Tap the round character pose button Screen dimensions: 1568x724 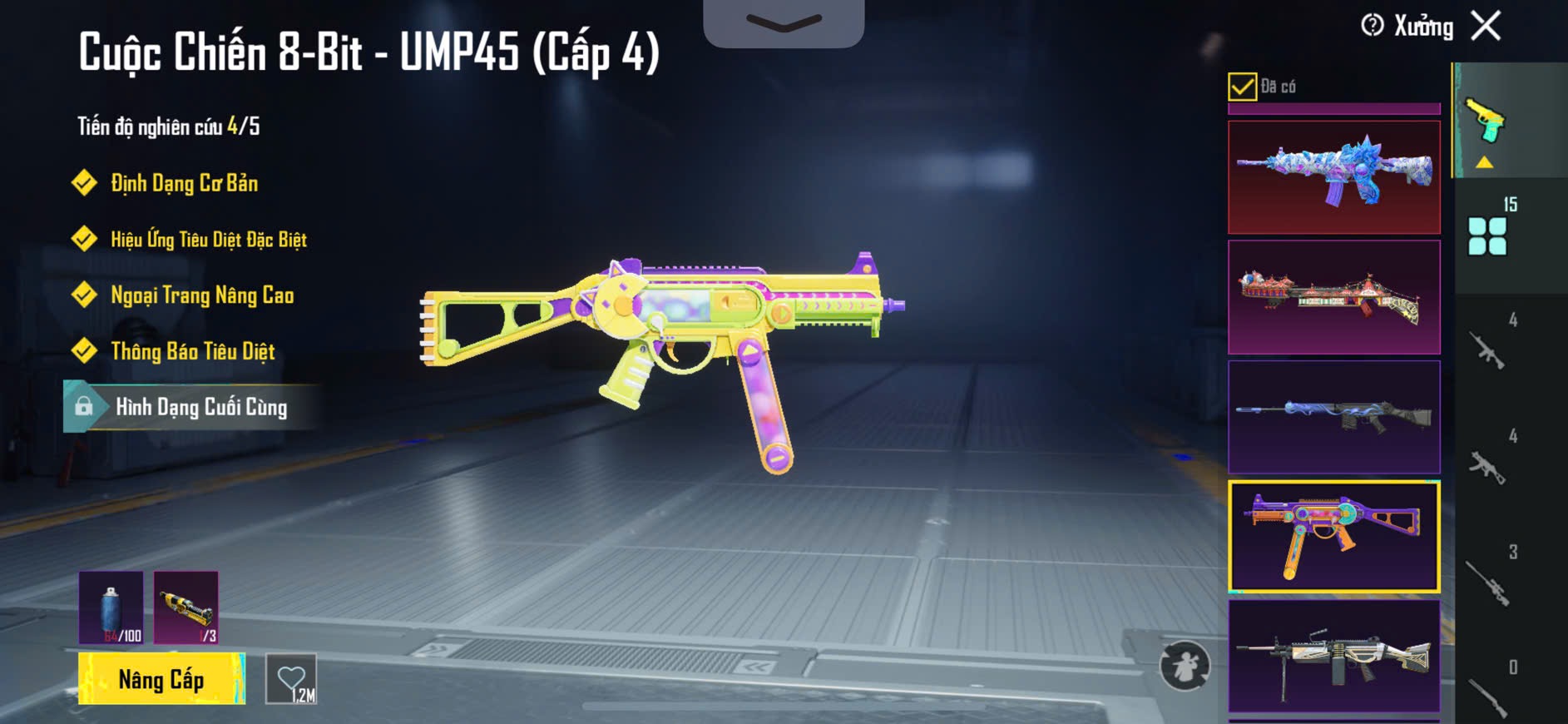pos(1185,666)
